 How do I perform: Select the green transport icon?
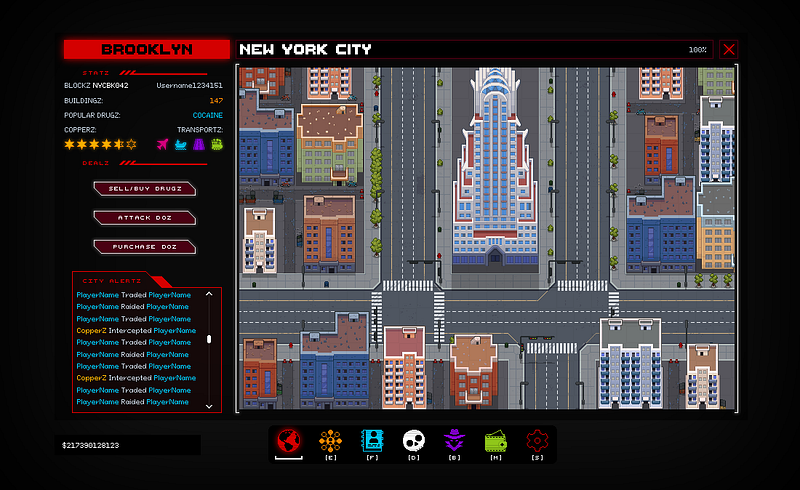tap(216, 145)
